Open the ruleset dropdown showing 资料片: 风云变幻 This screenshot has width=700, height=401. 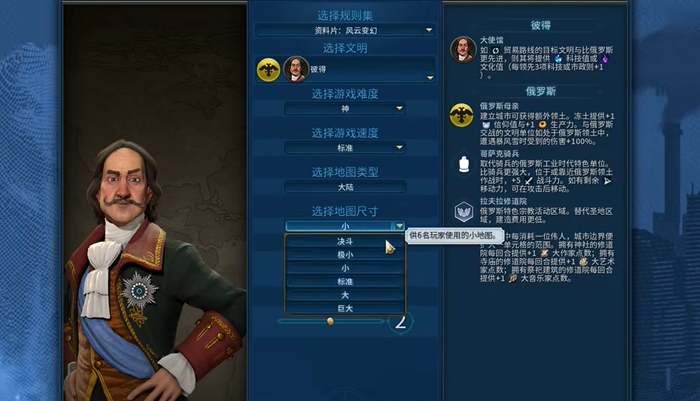[344, 30]
